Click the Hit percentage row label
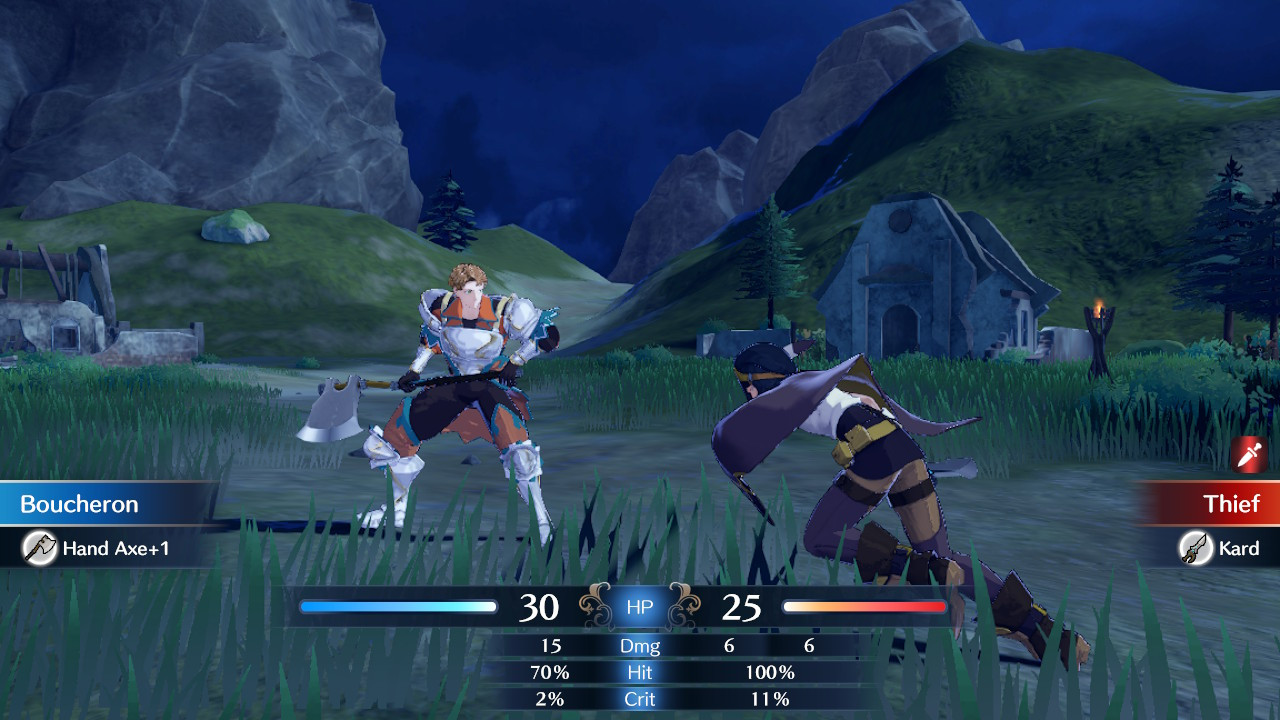1280x720 pixels. (x=640, y=672)
